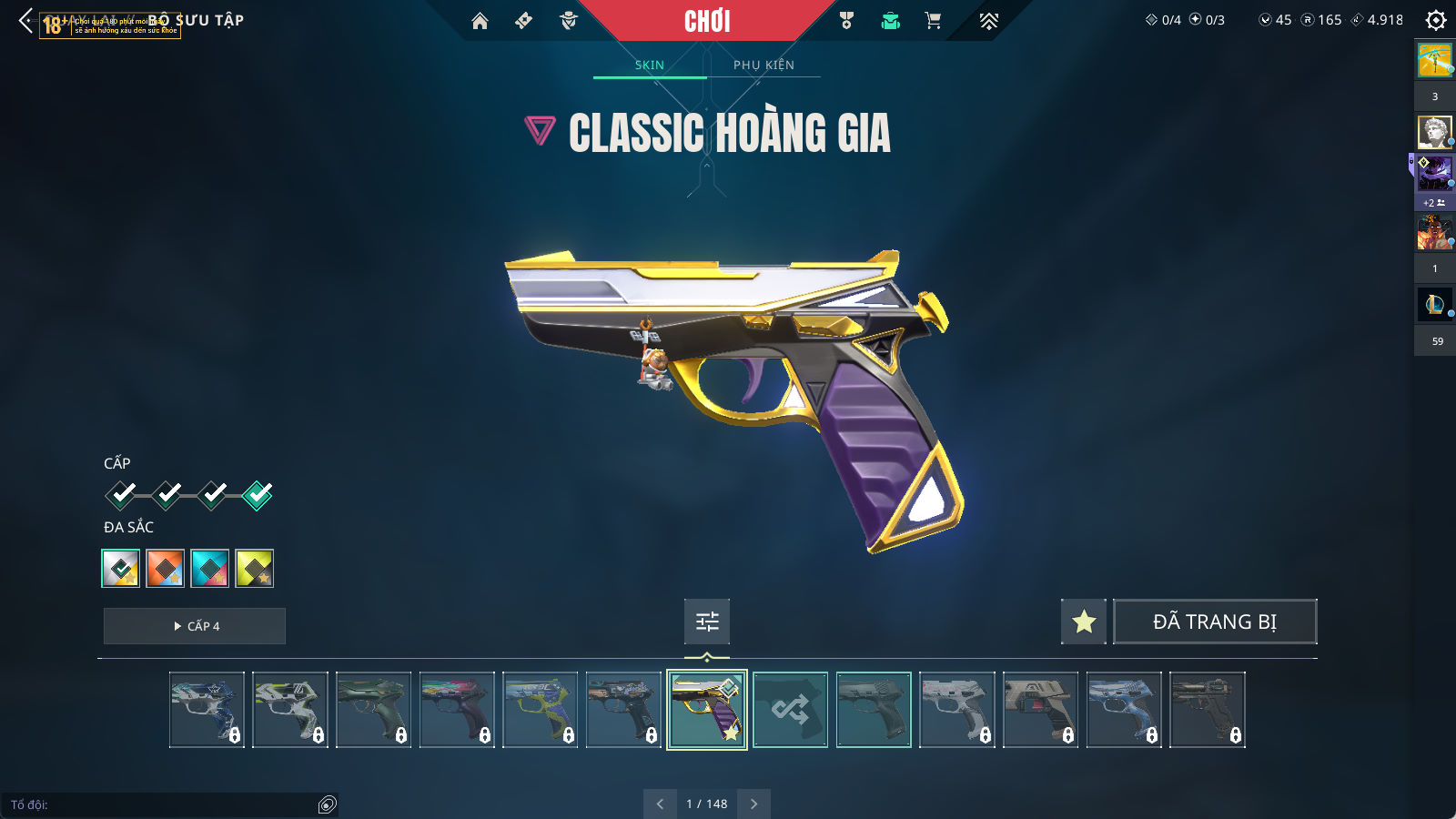This screenshot has height=819, width=1456.
Task: Open the store shopping cart icon
Action: [x=933, y=21]
